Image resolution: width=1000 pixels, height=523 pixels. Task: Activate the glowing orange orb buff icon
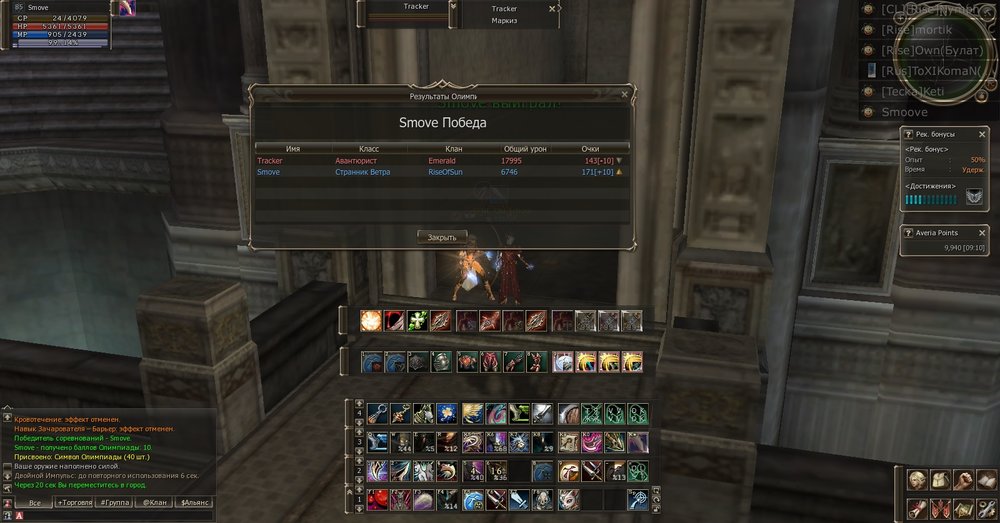pyautogui.click(x=369, y=320)
